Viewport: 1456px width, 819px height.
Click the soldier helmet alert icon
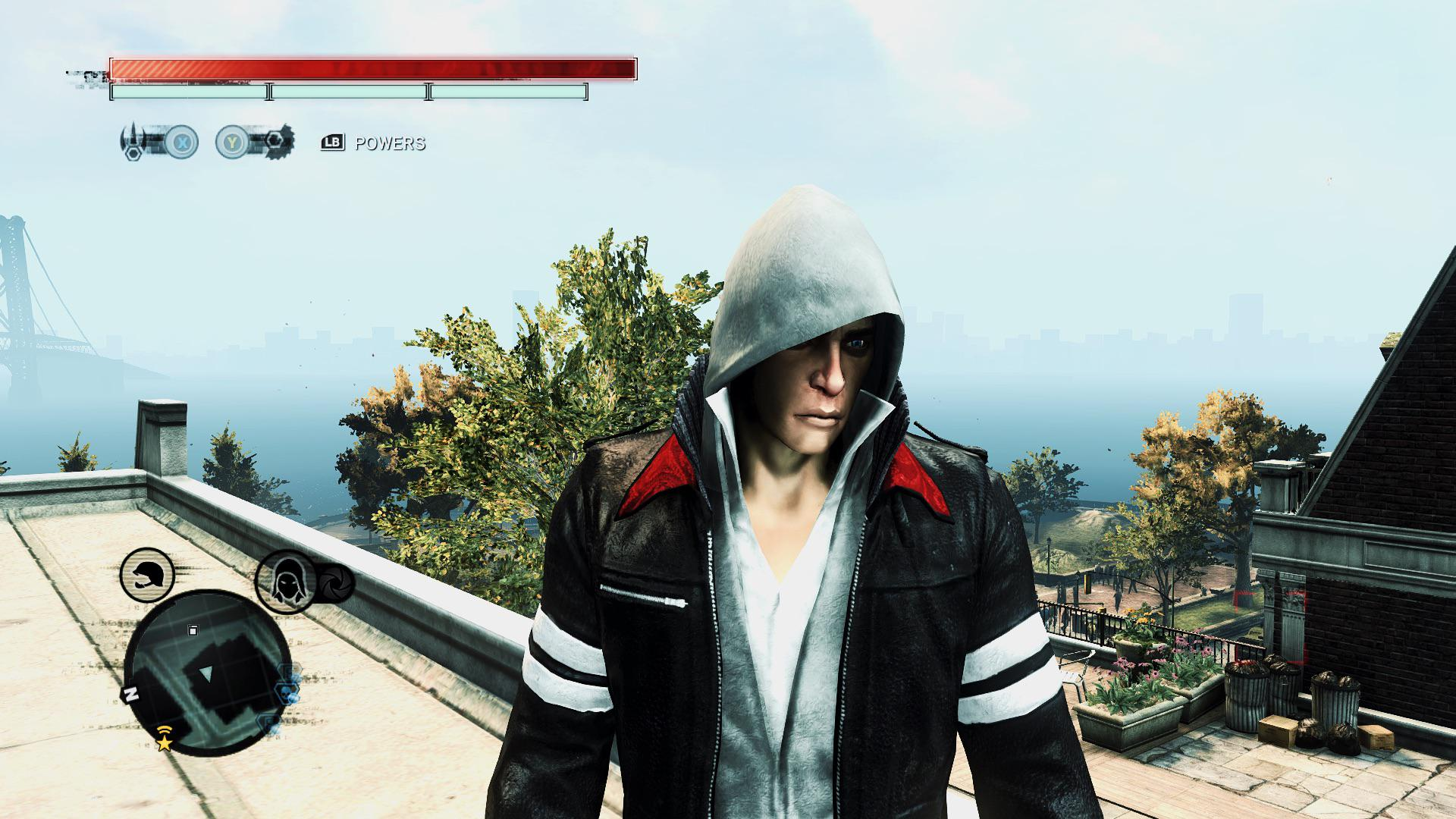click(x=147, y=576)
